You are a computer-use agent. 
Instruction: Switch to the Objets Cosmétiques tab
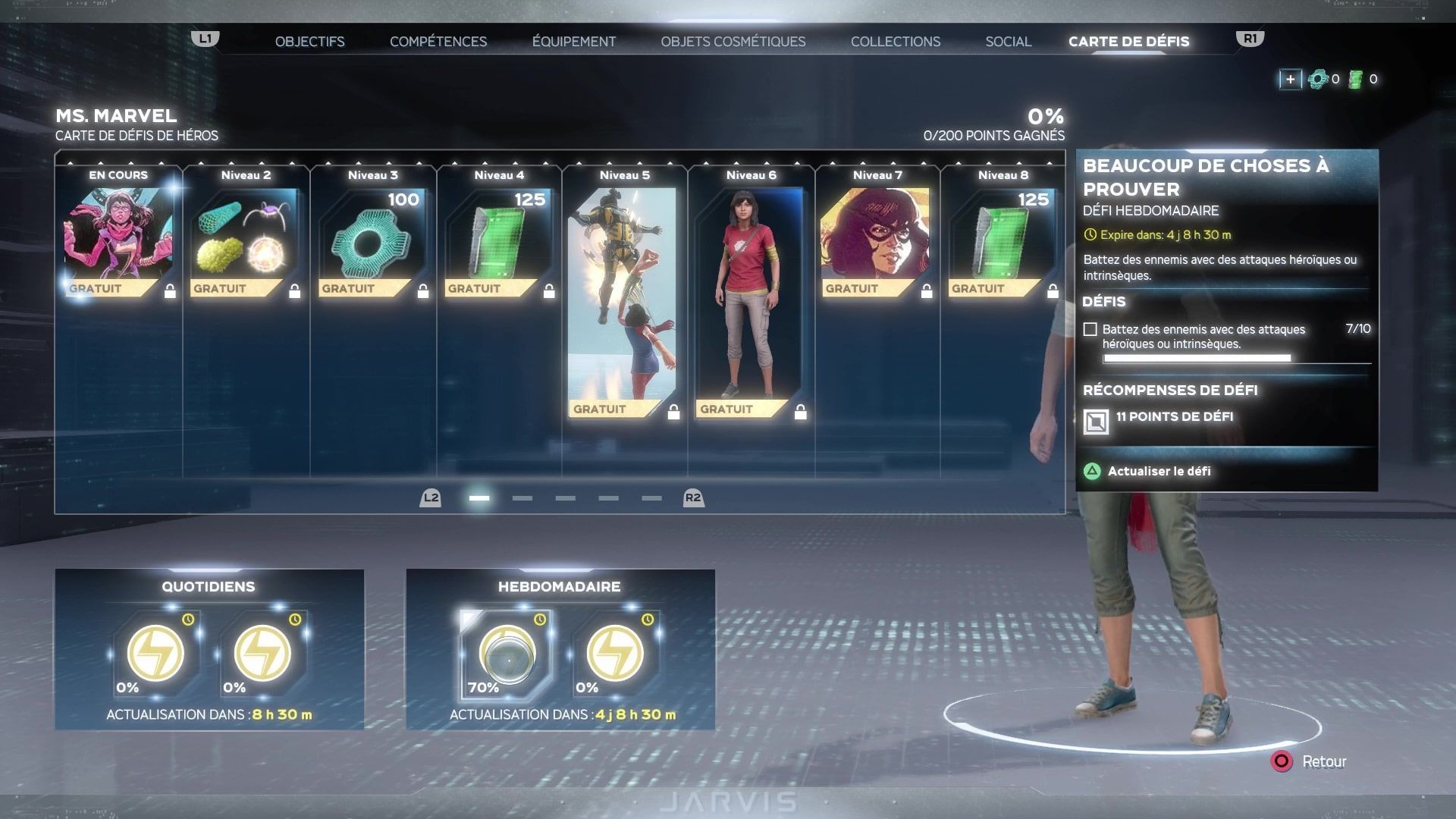click(733, 42)
